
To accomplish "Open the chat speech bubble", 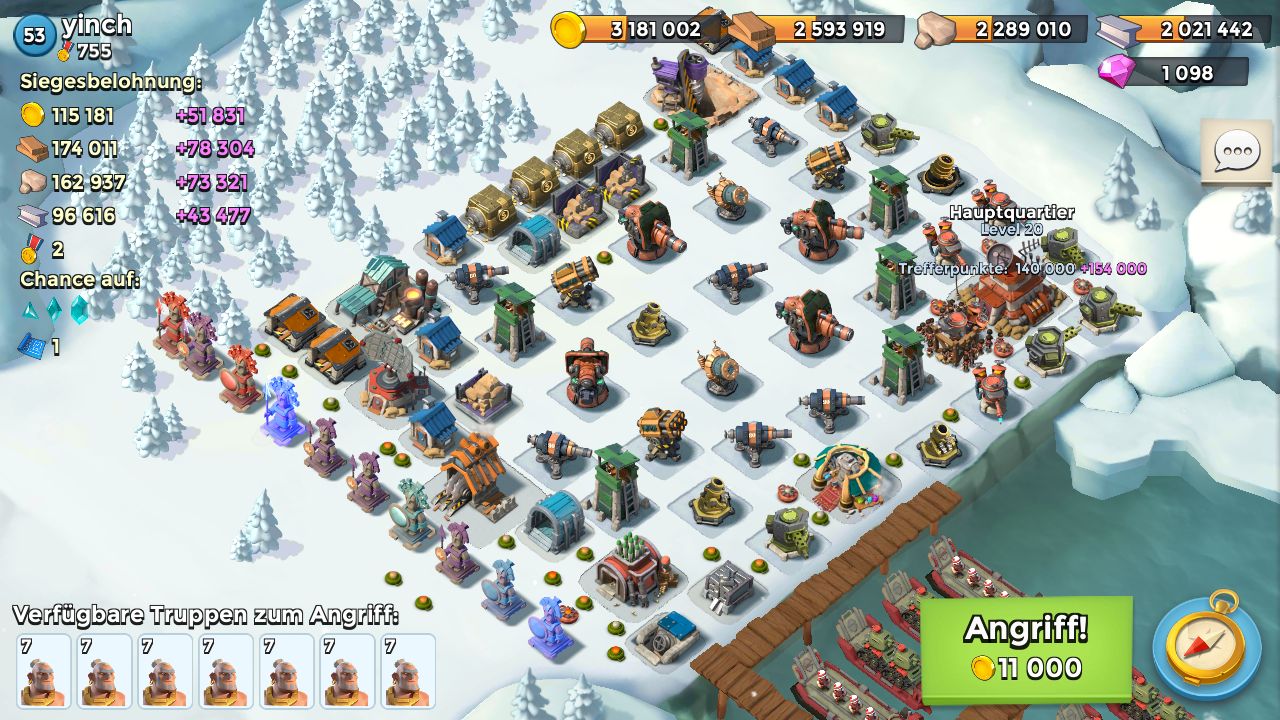I will [x=1236, y=153].
